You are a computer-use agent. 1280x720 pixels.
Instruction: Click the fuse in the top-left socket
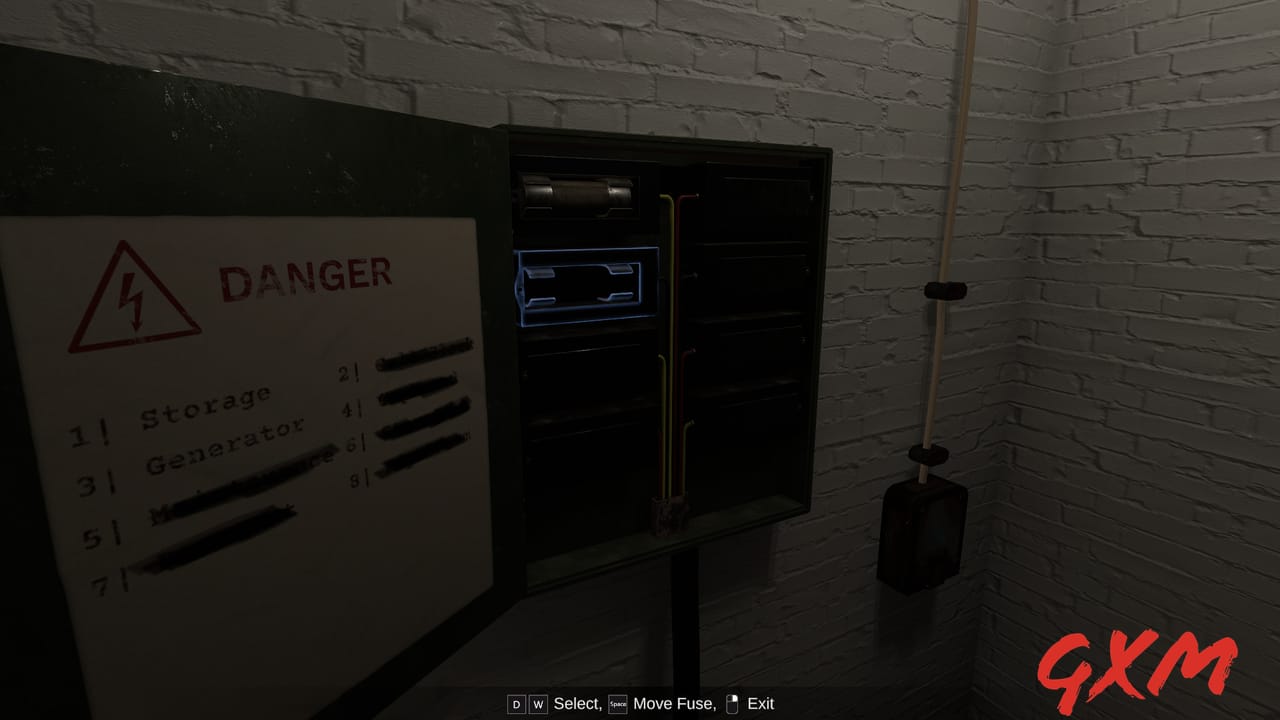(x=575, y=192)
